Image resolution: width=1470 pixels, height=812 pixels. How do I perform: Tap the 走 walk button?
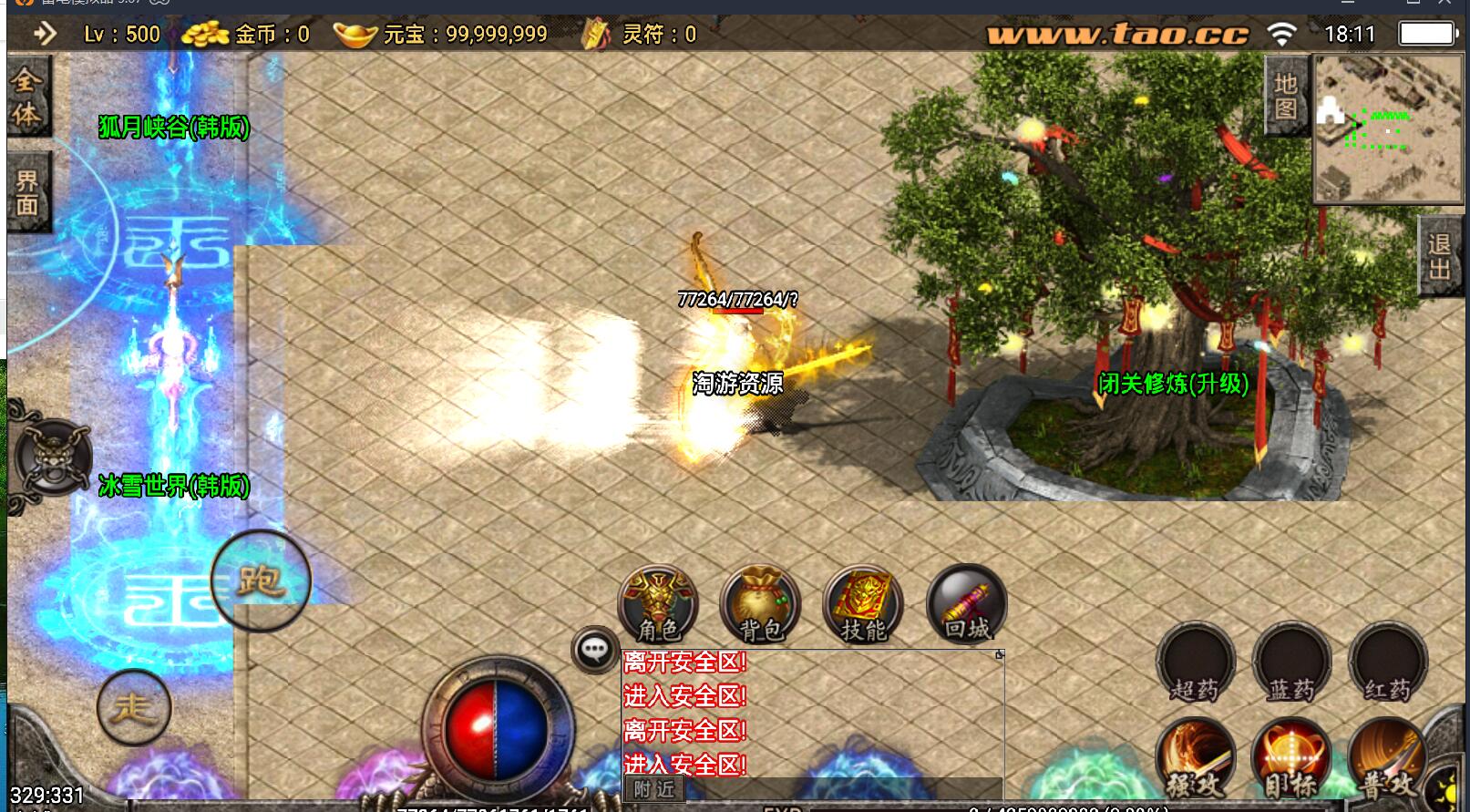coord(133,707)
